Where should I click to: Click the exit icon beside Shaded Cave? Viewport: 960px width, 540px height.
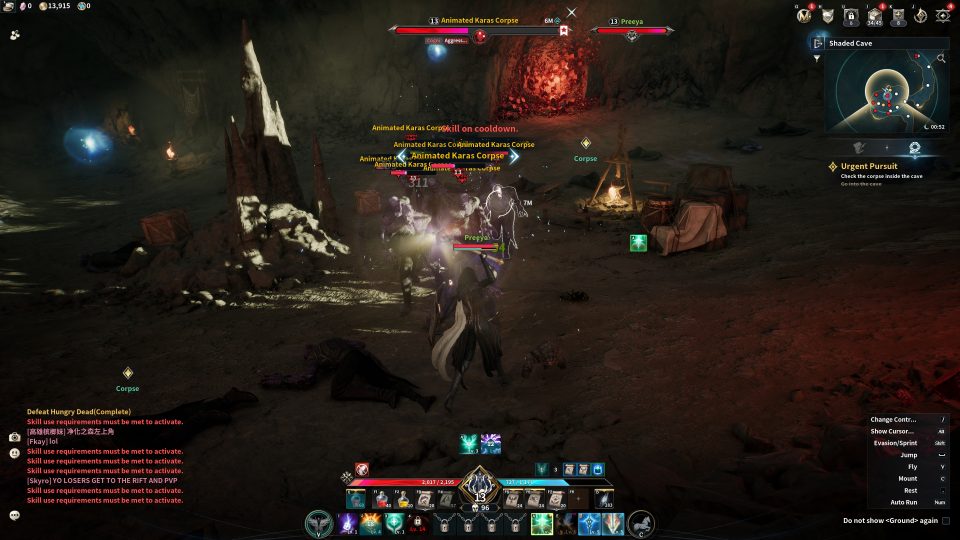point(819,43)
